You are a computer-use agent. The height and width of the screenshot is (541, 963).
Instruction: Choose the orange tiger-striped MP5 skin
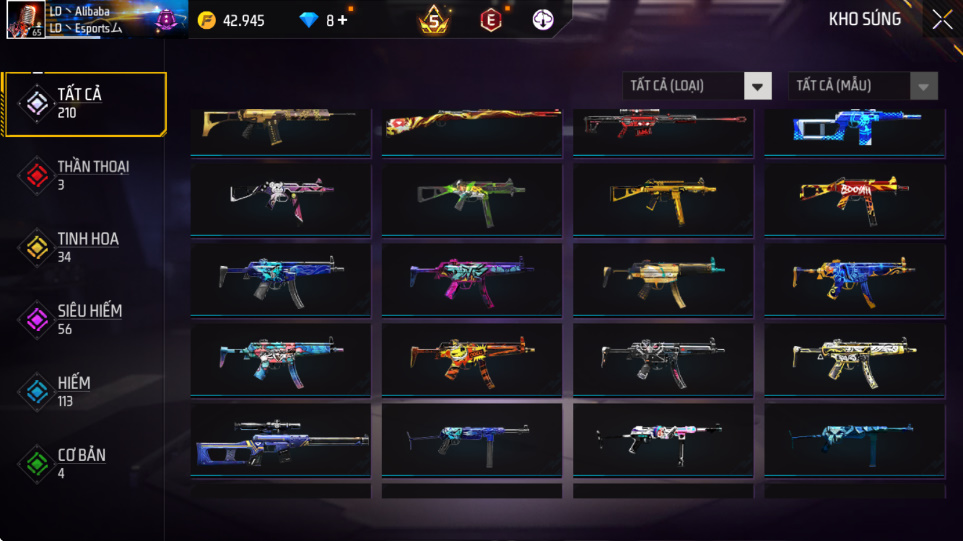coord(471,357)
